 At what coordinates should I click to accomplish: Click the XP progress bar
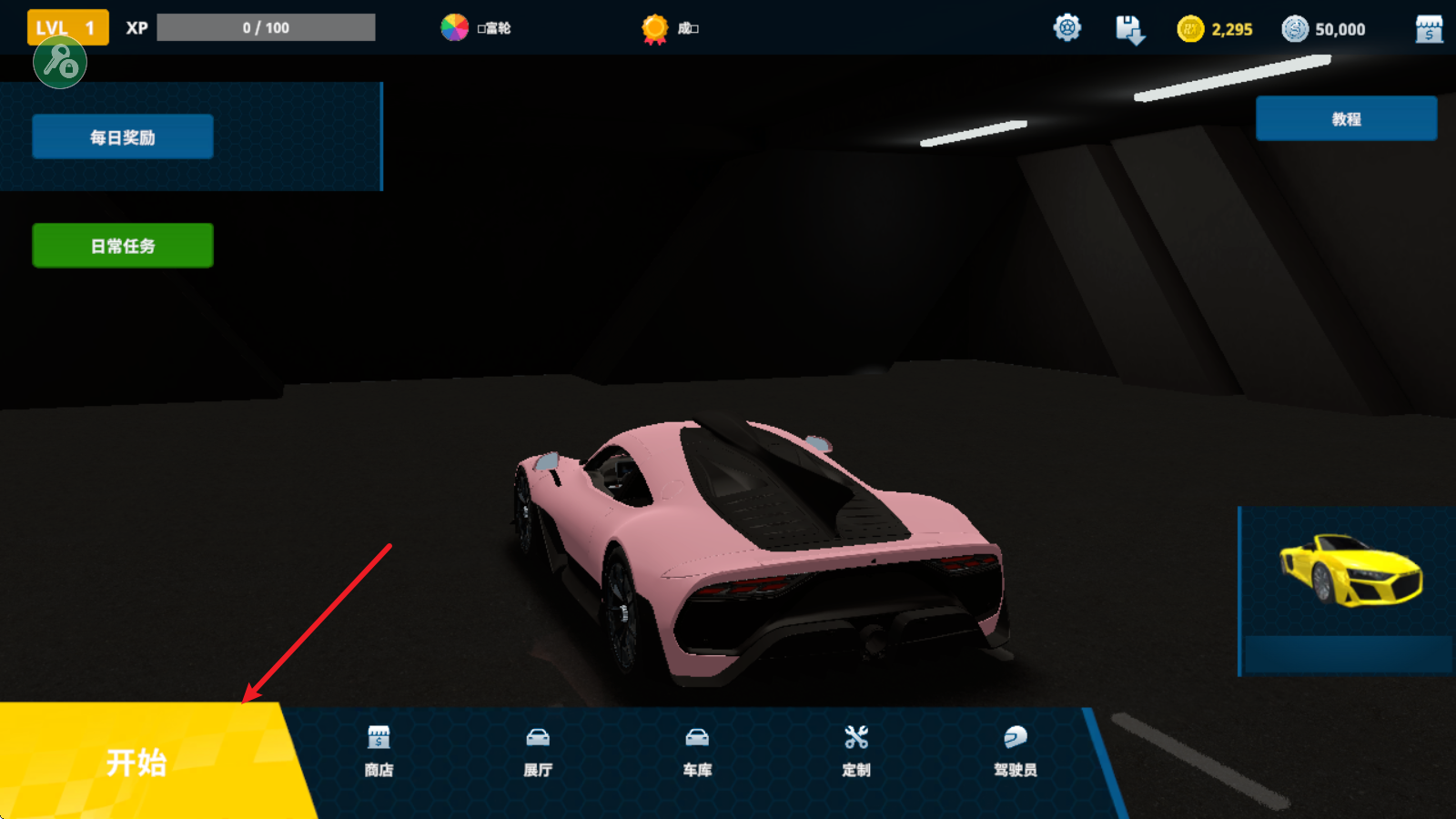pos(265,26)
